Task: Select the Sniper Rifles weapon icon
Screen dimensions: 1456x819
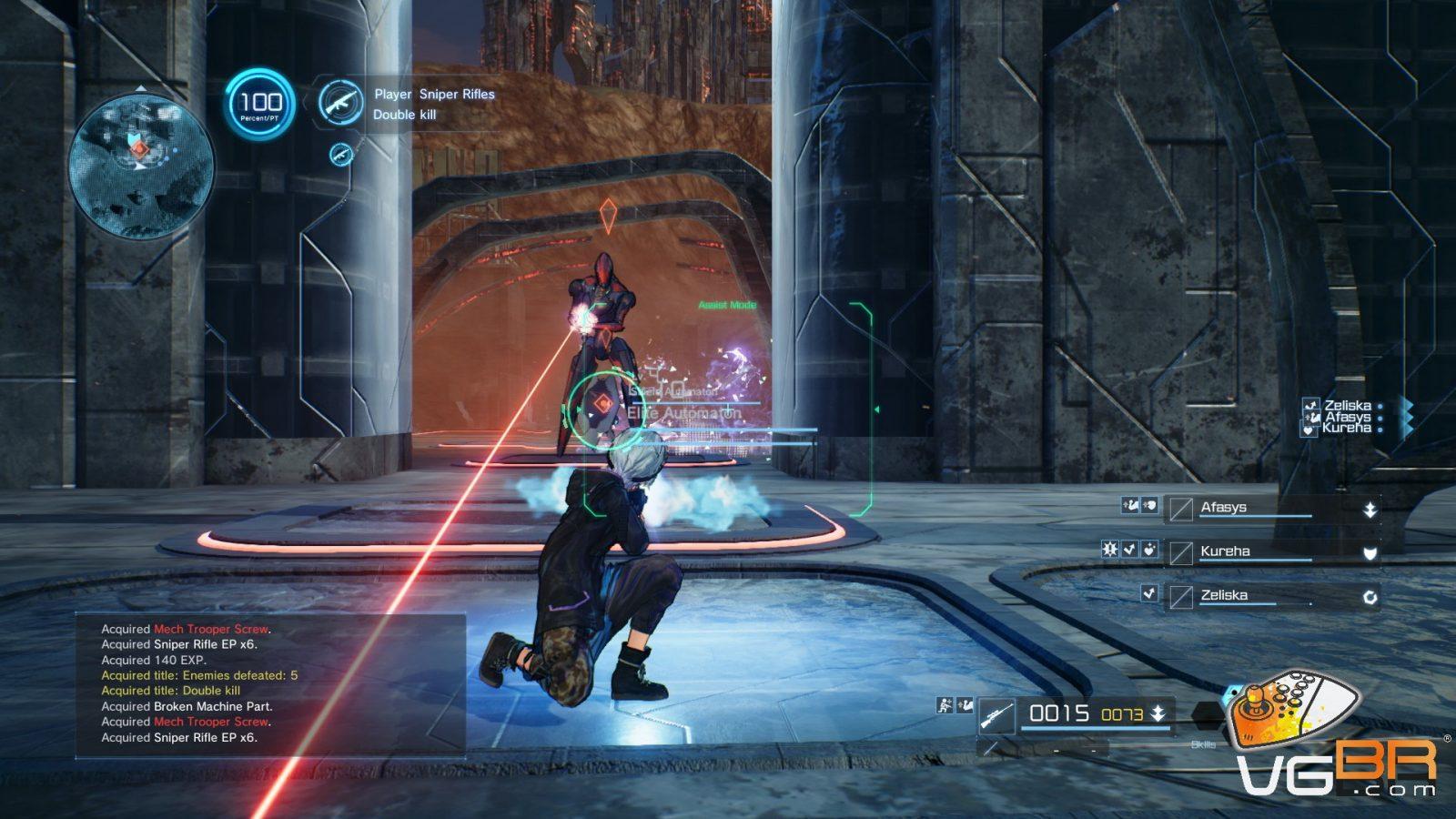Action: point(341,102)
